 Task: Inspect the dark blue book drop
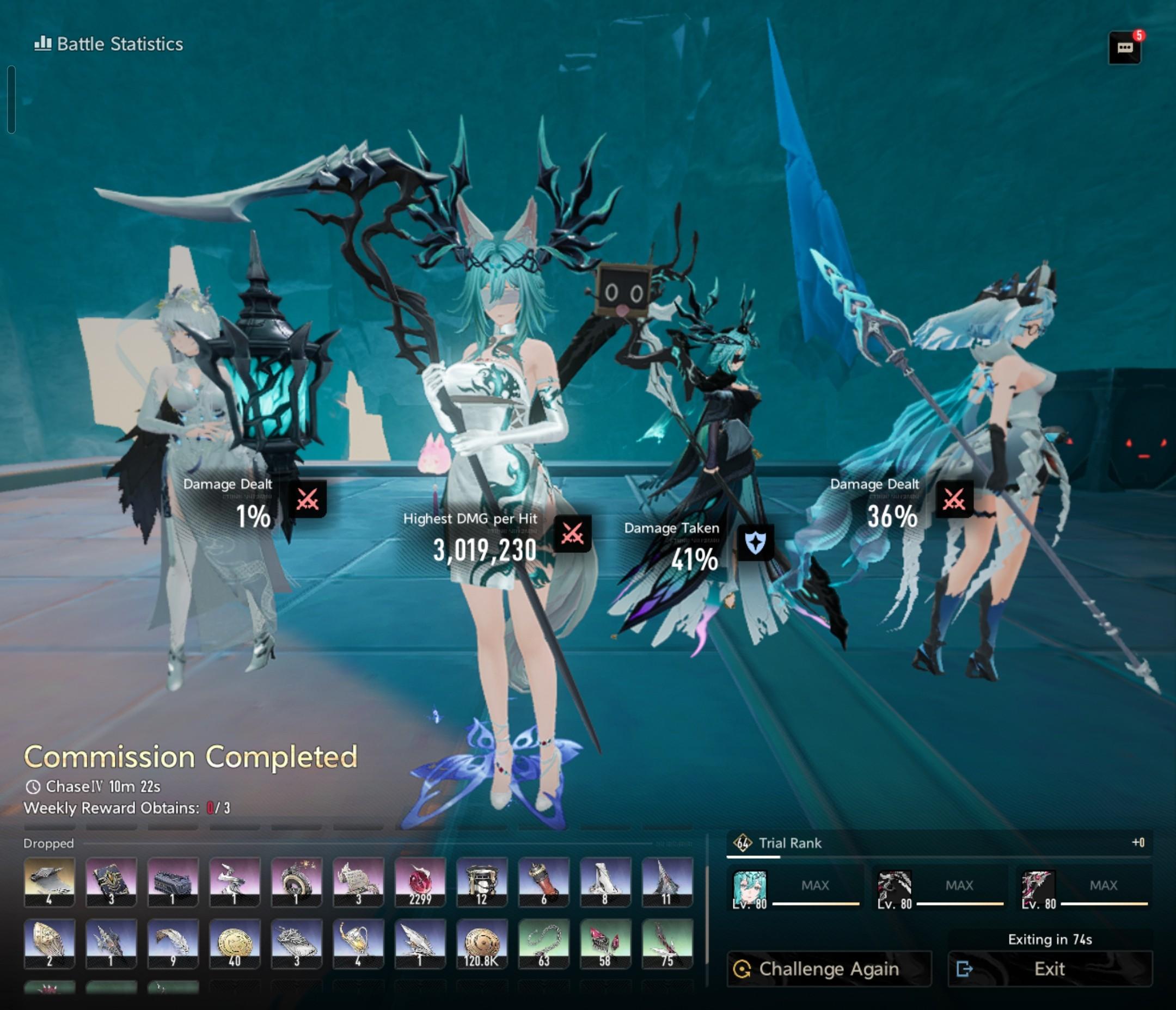tap(111, 881)
